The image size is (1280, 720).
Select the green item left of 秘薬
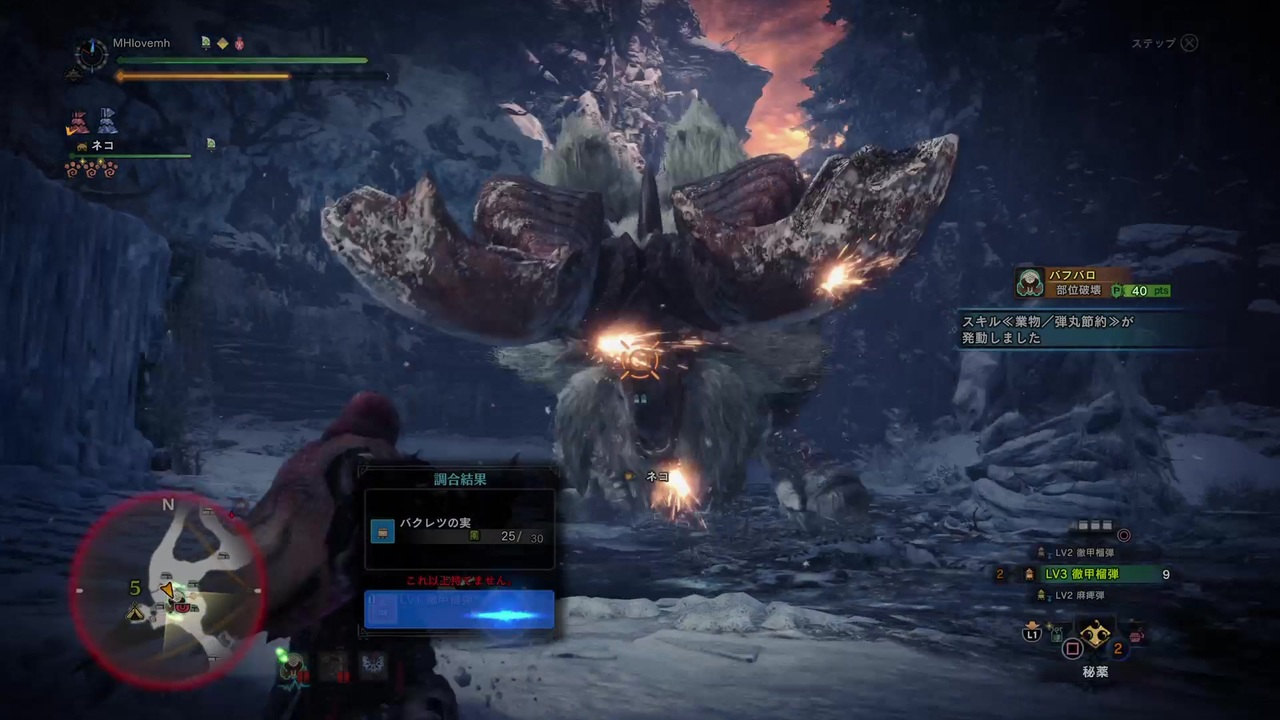tap(1054, 633)
